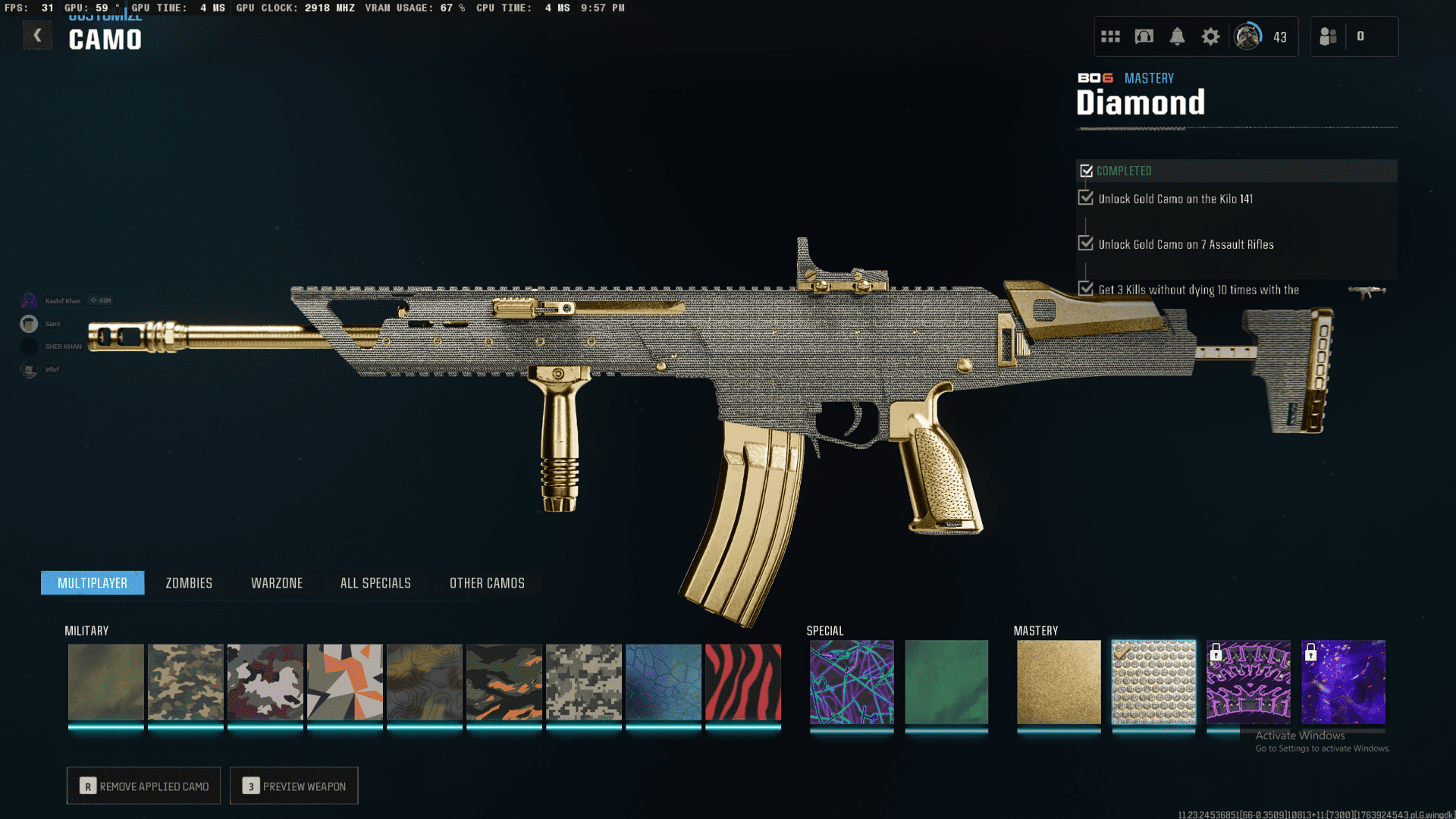Select the Other Camos tab

(487, 583)
